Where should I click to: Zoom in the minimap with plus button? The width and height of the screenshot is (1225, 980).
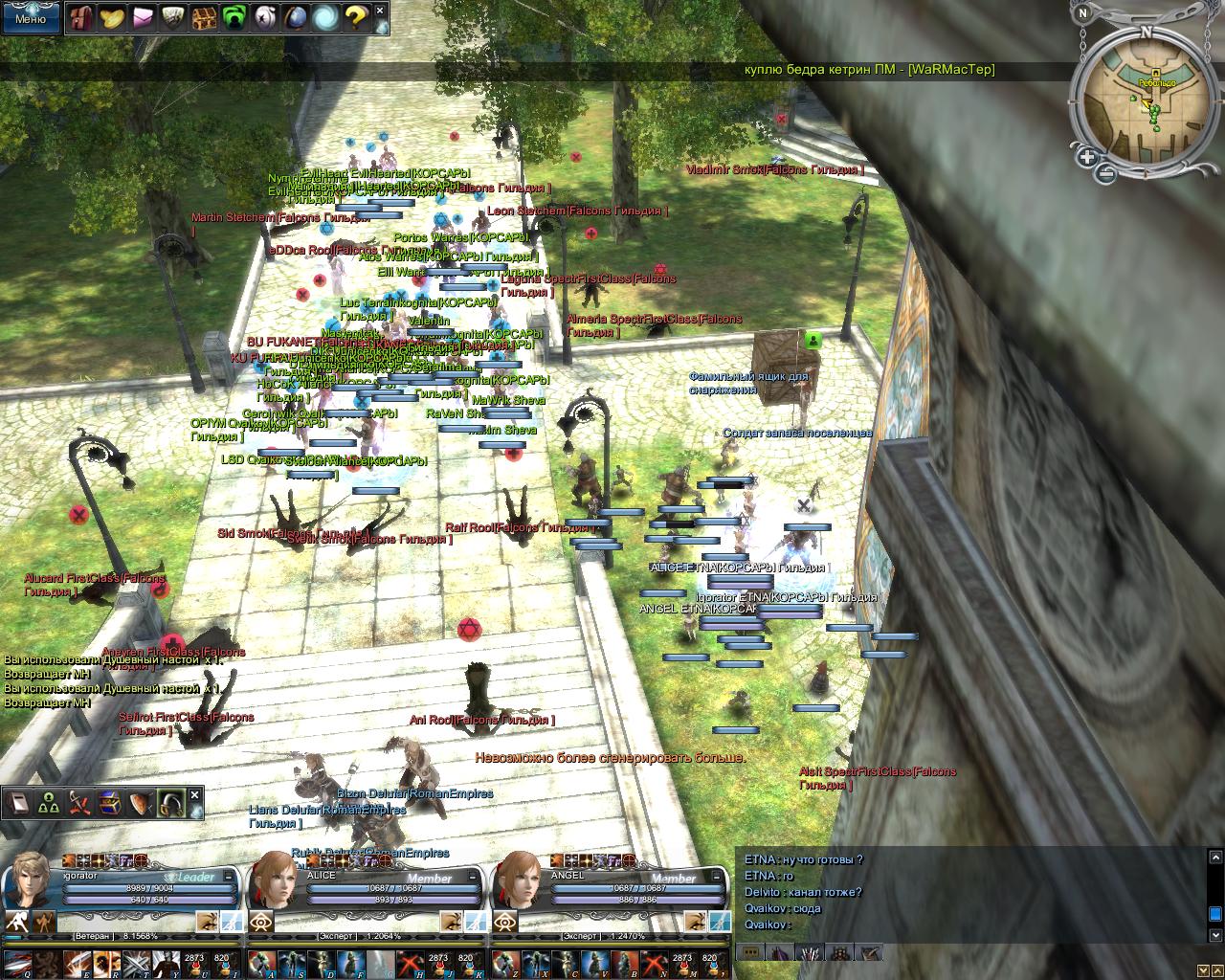coord(1087,157)
